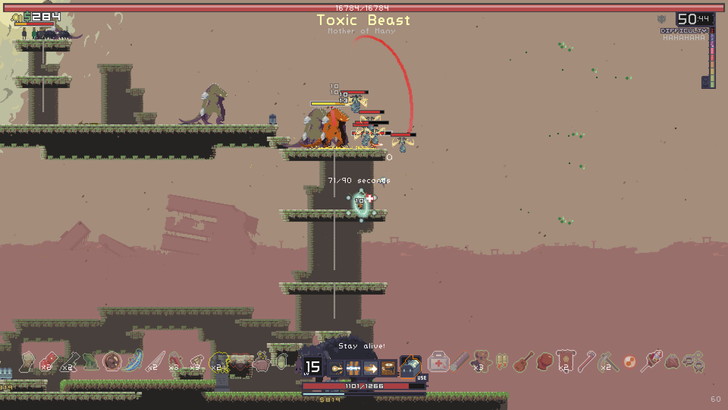Select the red guitar item icon
The image size is (728, 410).
click(522, 361)
